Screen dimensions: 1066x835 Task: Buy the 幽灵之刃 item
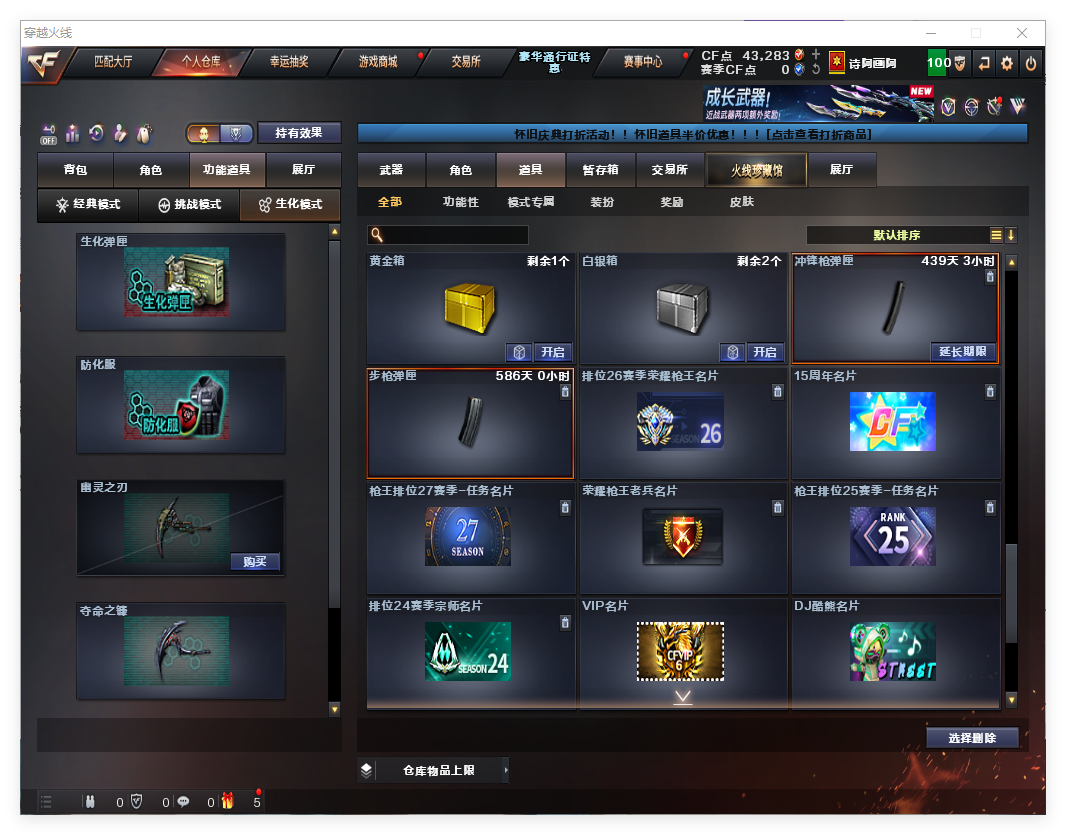coord(255,562)
